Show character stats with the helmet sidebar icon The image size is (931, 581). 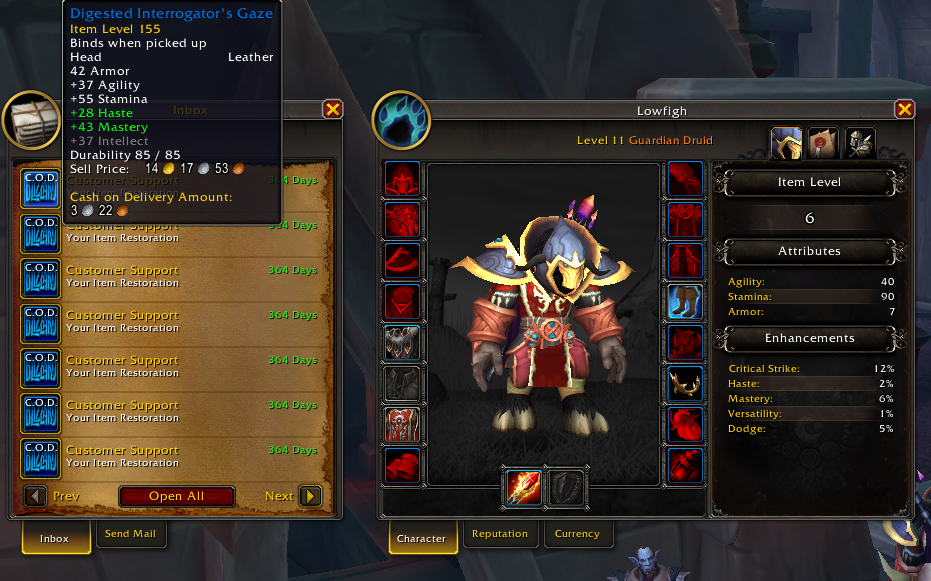pos(786,142)
